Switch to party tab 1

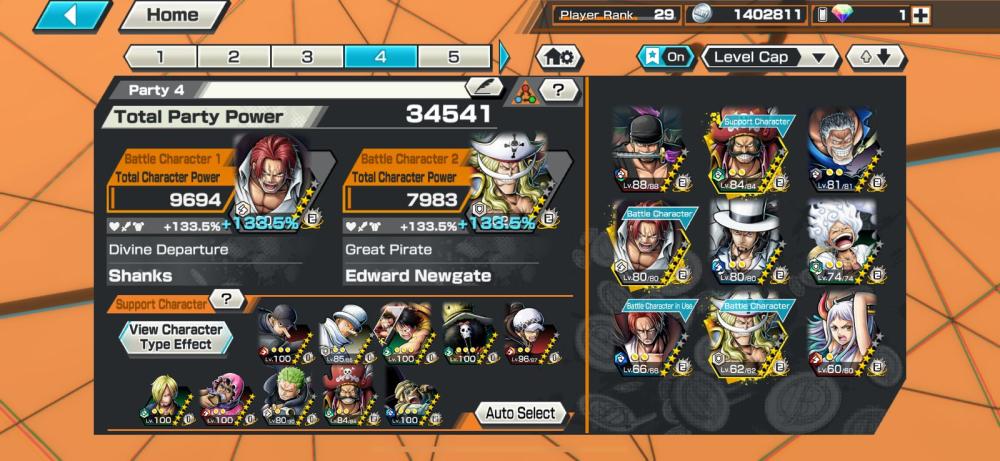click(x=160, y=56)
